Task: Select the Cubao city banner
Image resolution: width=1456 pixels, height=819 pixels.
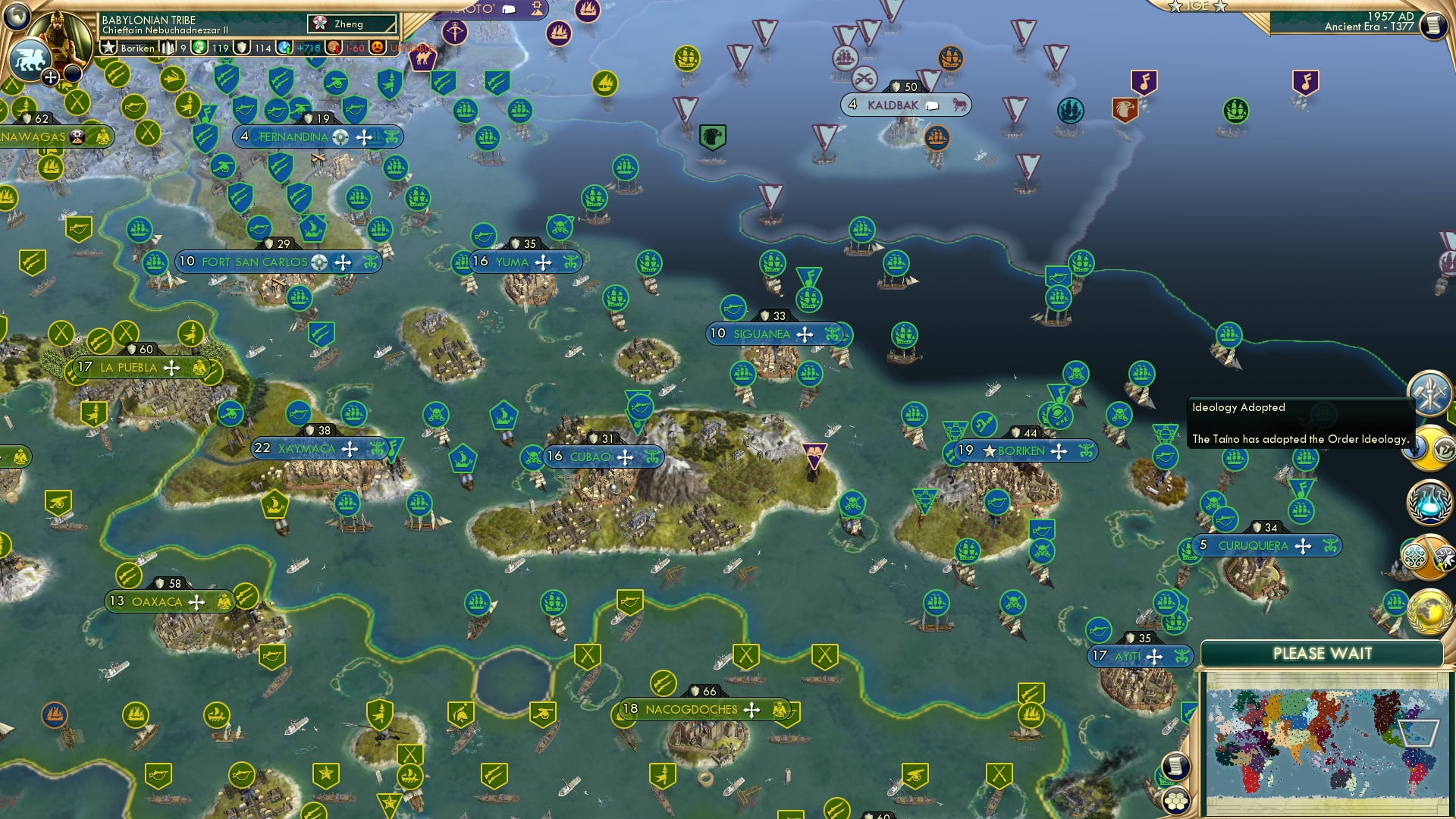Action: point(590,457)
